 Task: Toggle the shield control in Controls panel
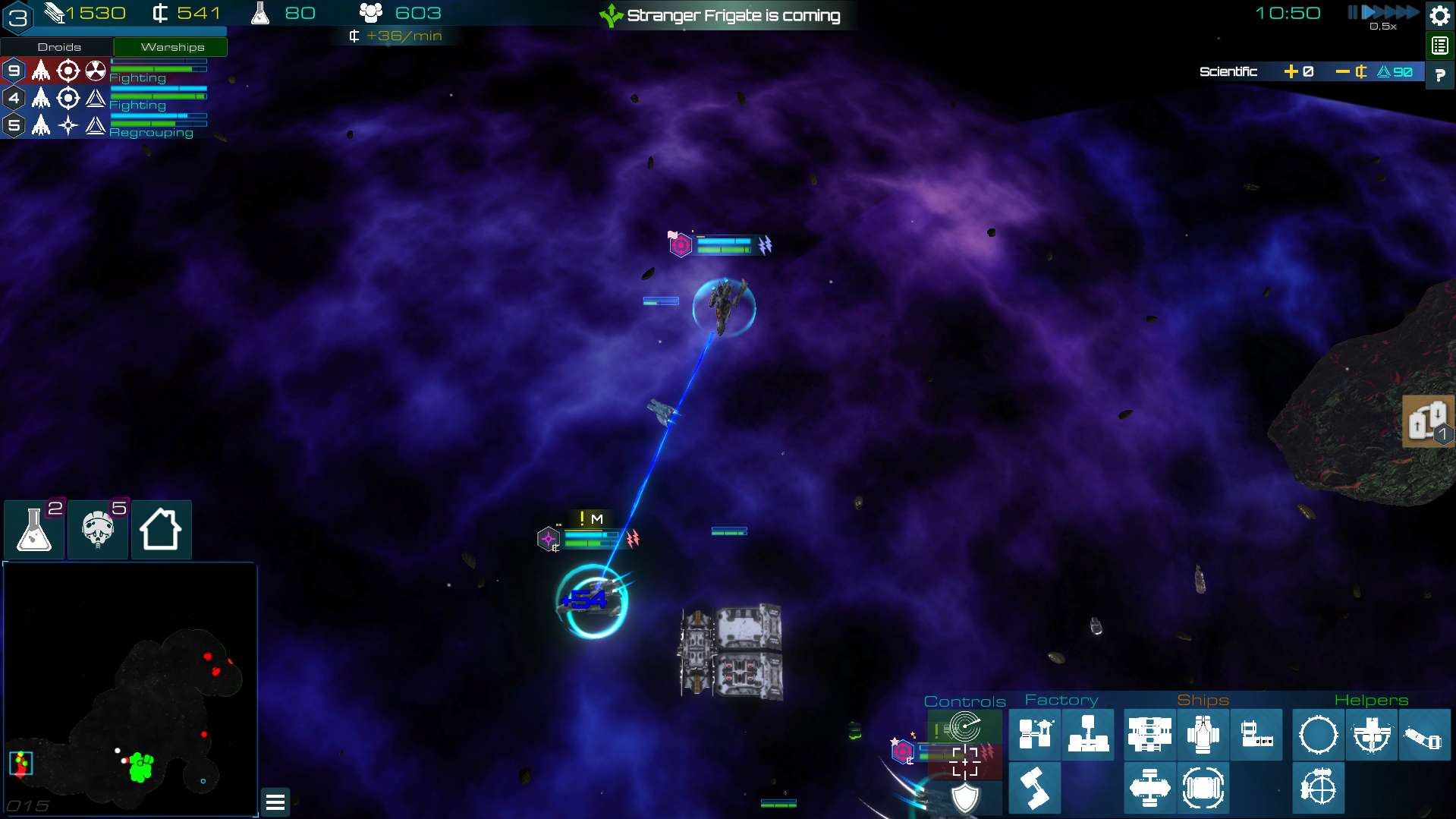965,798
